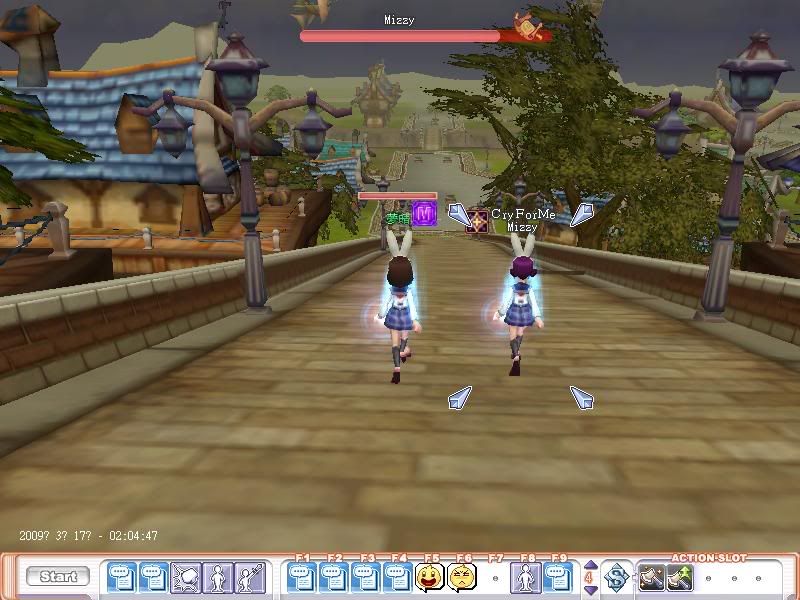Use the angry emoticon in F6
The width and height of the screenshot is (800, 600).
click(462, 577)
